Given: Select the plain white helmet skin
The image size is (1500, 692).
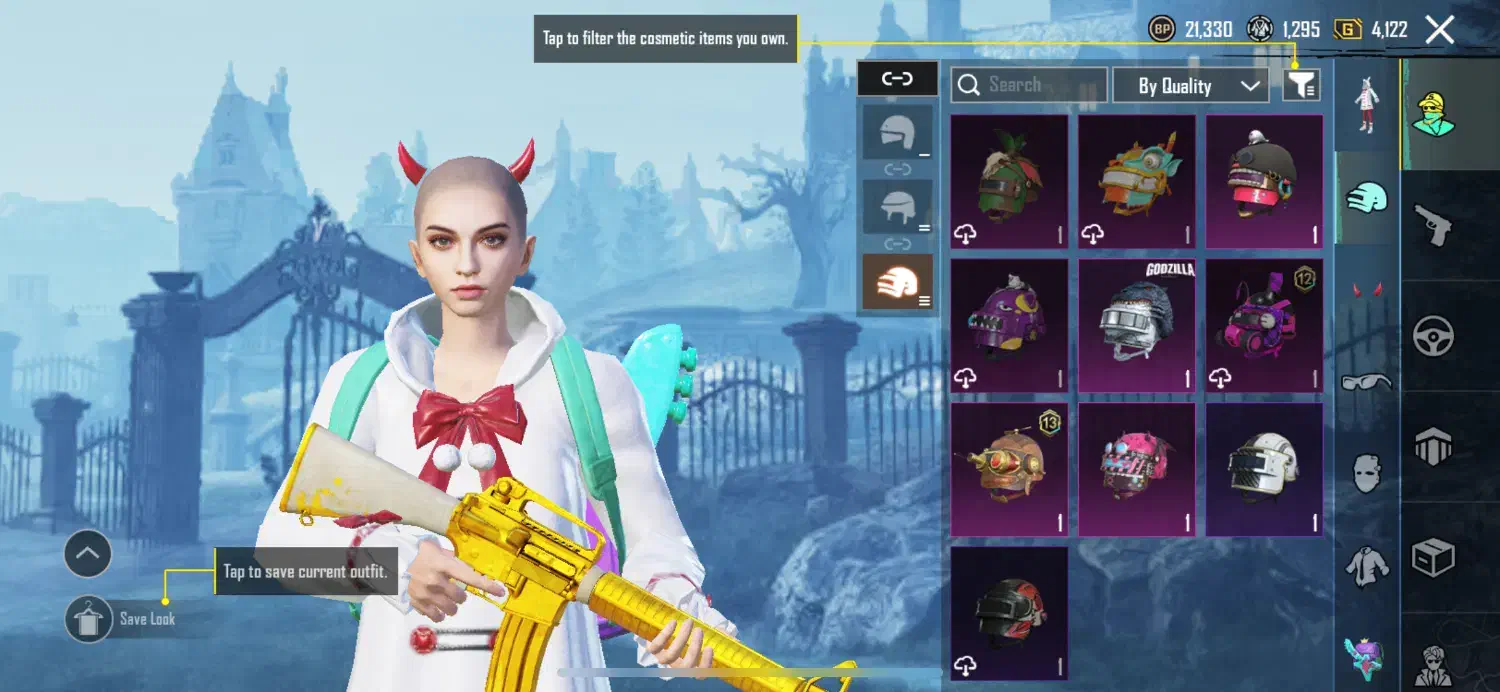Looking at the screenshot, I should [1264, 470].
